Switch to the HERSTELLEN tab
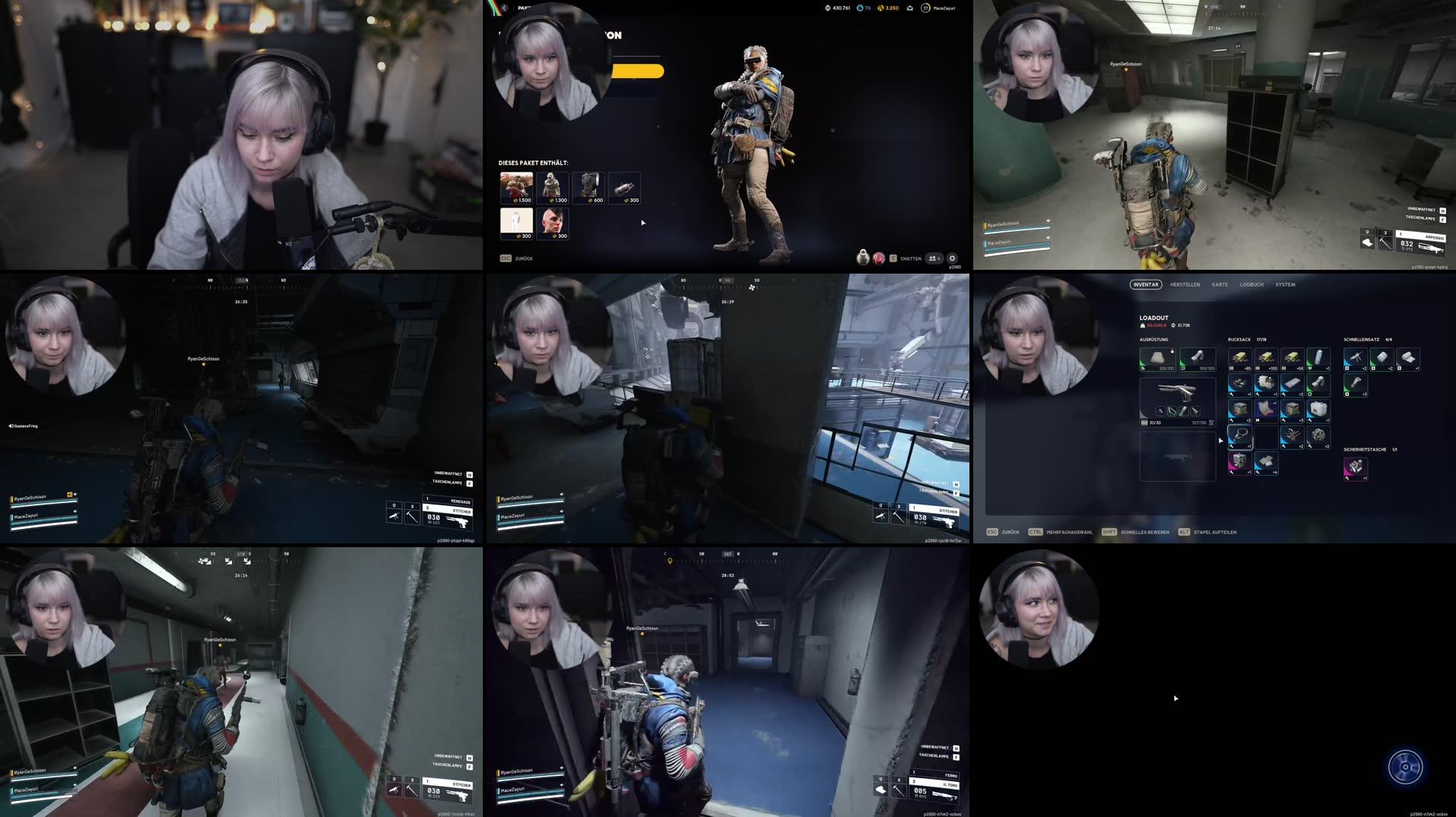Viewport: 1456px width, 817px height. pos(1185,285)
